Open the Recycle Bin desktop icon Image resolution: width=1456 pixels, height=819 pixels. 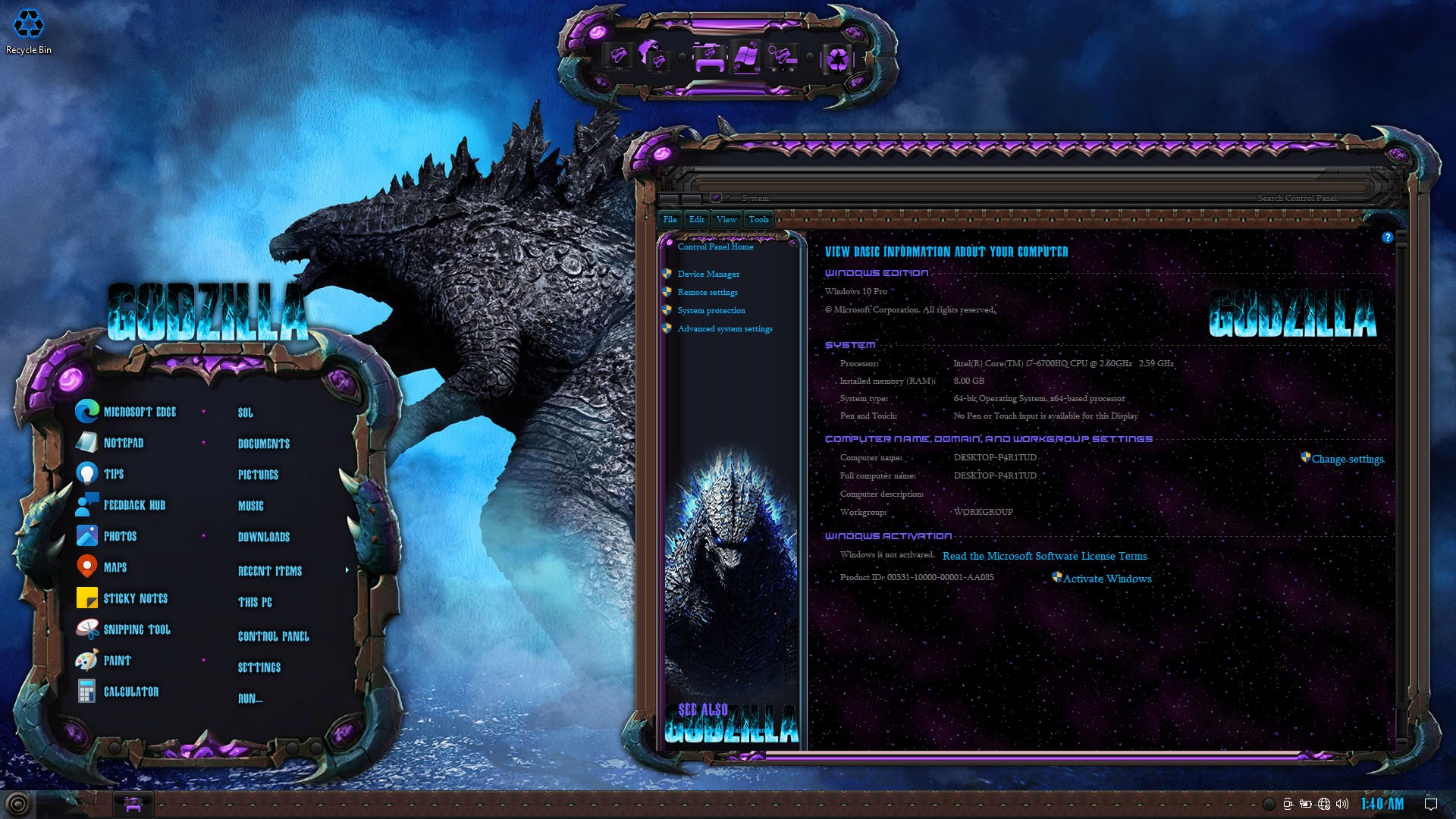pos(29,32)
